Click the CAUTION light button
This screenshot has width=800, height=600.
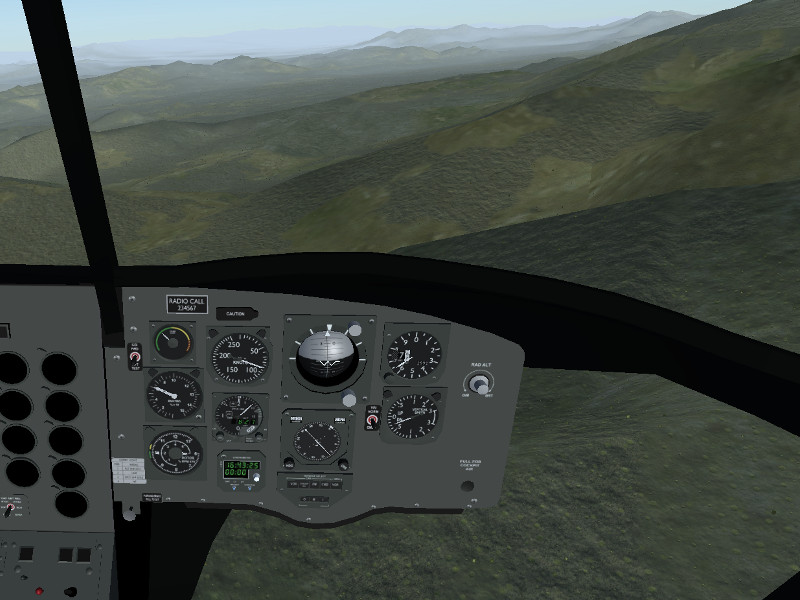tap(236, 314)
